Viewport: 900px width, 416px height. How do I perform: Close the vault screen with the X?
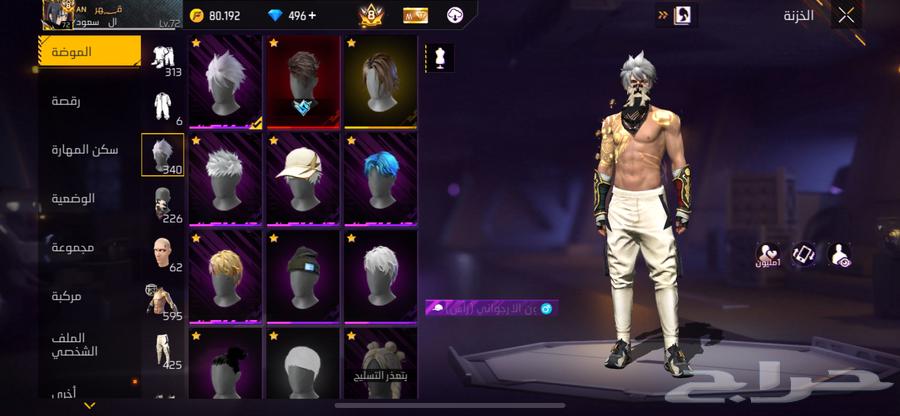846,15
